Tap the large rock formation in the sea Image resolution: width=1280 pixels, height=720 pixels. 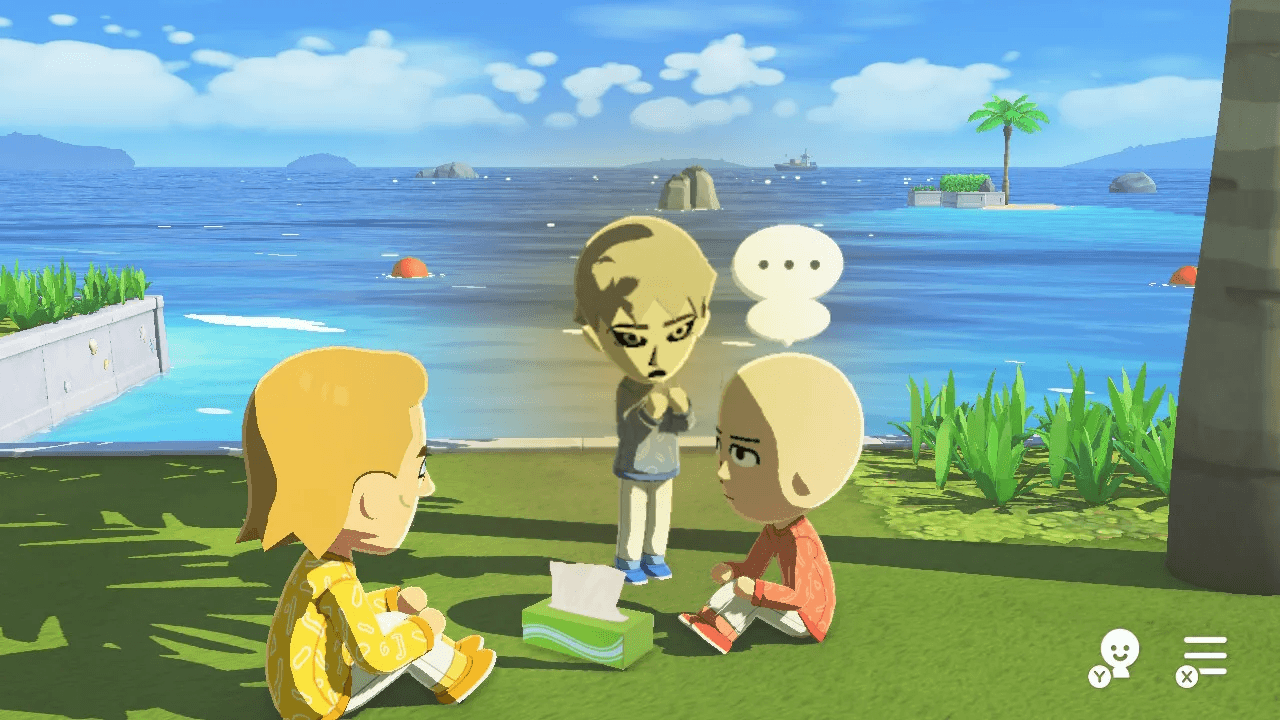click(690, 190)
